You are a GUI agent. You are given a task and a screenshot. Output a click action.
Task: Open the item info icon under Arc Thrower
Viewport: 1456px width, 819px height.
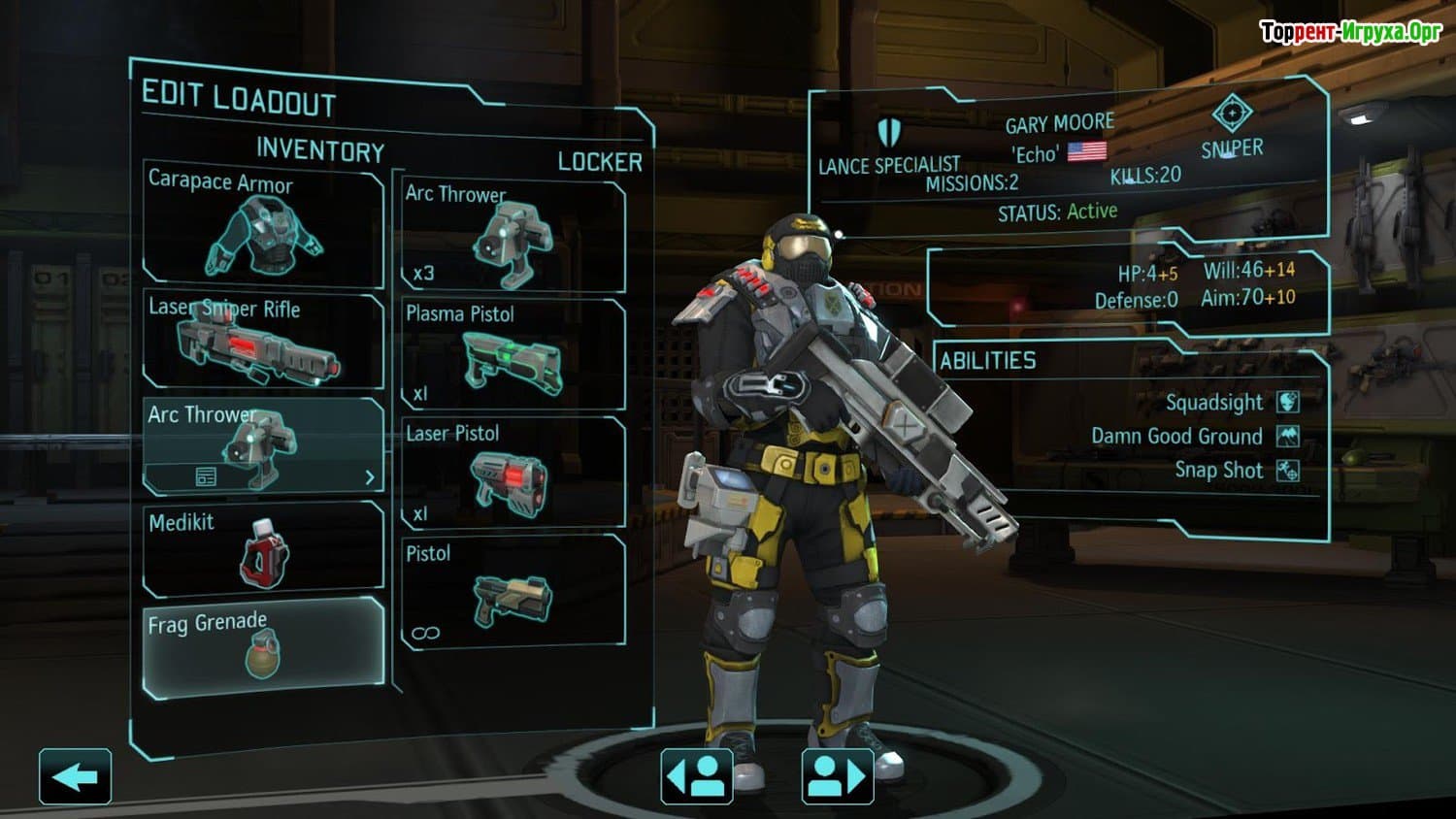click(x=206, y=476)
